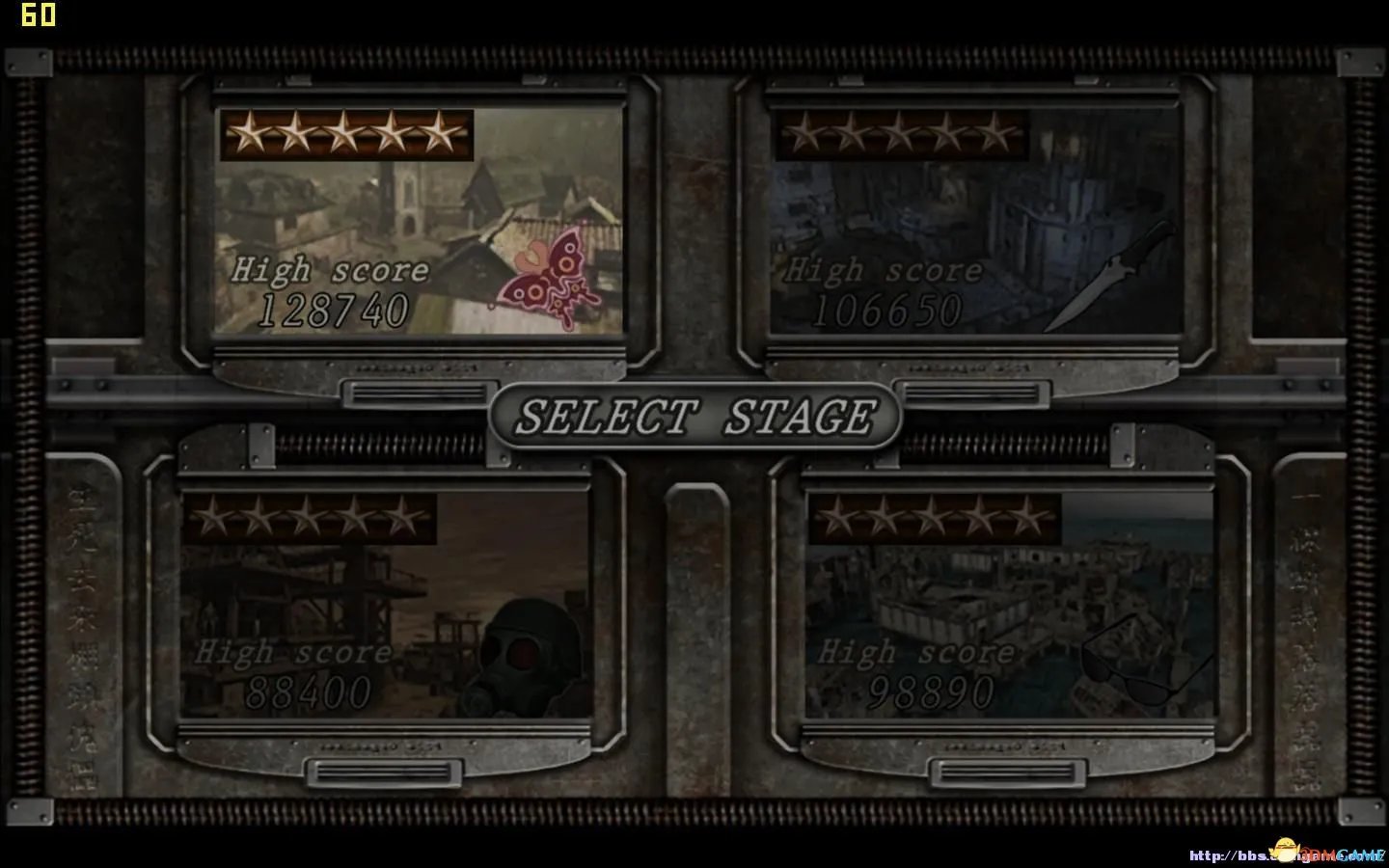This screenshot has width=1389, height=868.
Task: Open the waterfront stage with sunglasses icon
Action: point(1009,606)
